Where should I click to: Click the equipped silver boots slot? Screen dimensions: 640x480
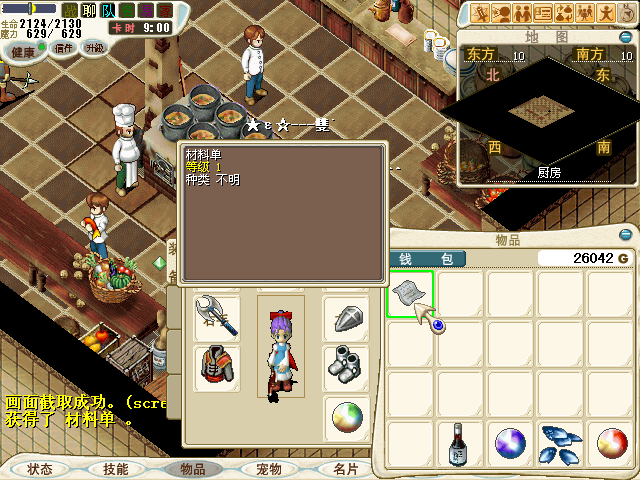coord(346,367)
